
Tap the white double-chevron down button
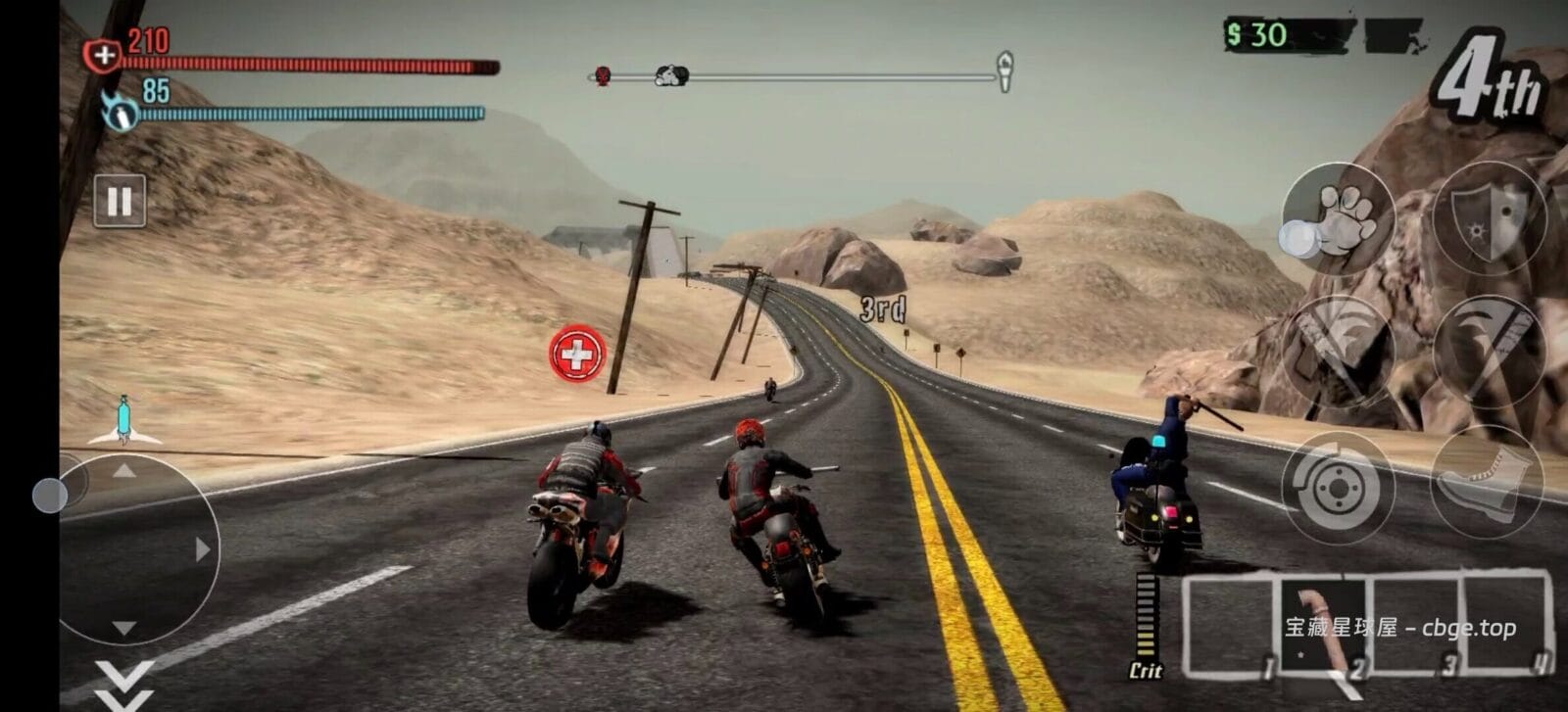tap(124, 685)
